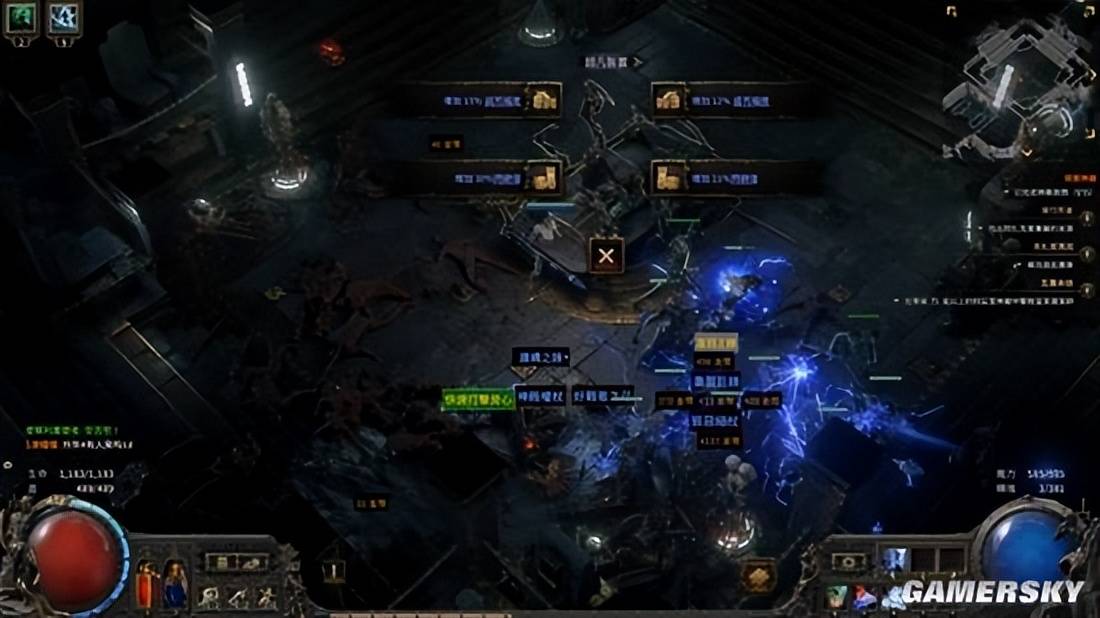Activate the green skill icon
Screen dimensions: 1100x618
[x=836, y=597]
